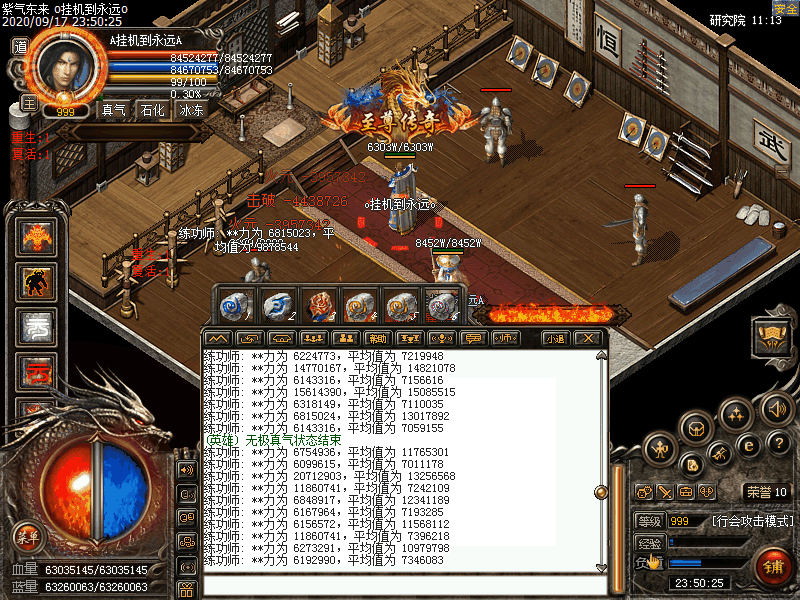Click the flaming emblem icon on left panel

[x=36, y=238]
